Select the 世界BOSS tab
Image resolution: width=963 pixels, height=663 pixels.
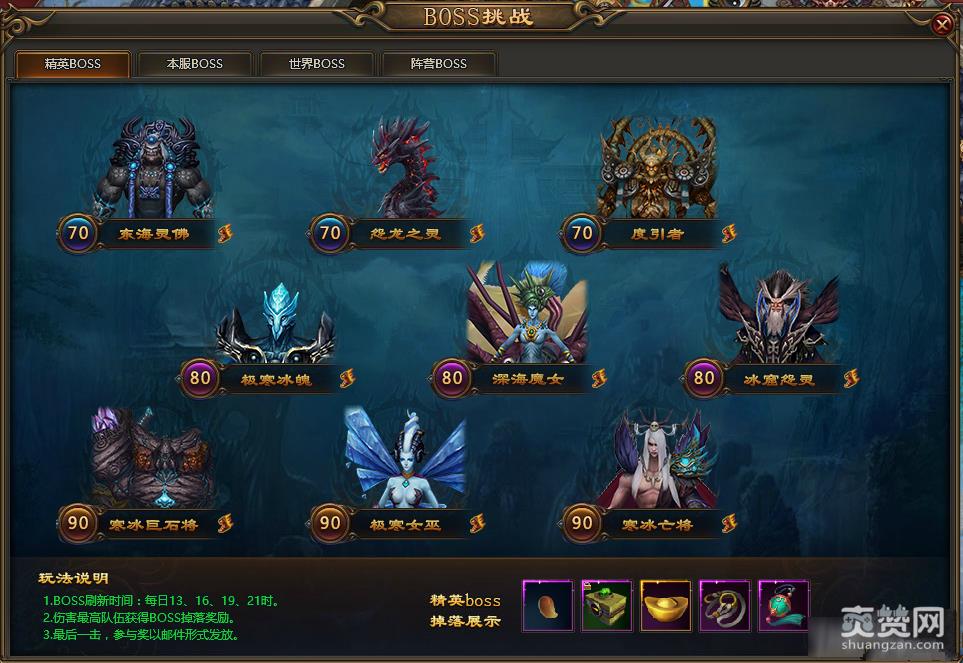tap(317, 64)
